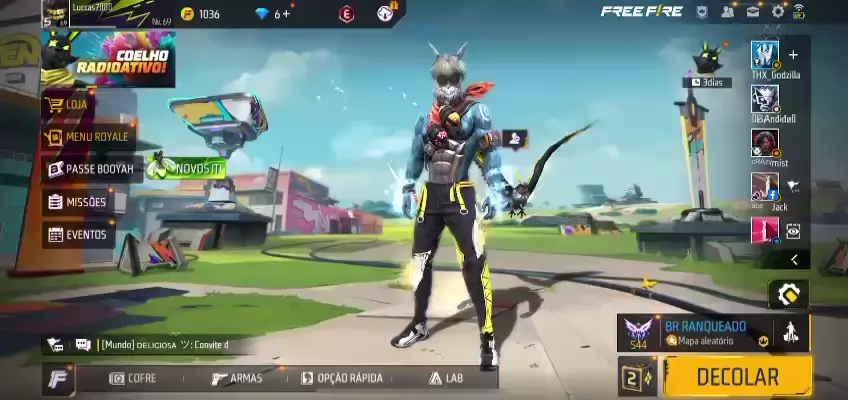The width and height of the screenshot is (848, 400).
Task: Start the match with DECOLAR
Action: pyautogui.click(x=737, y=377)
